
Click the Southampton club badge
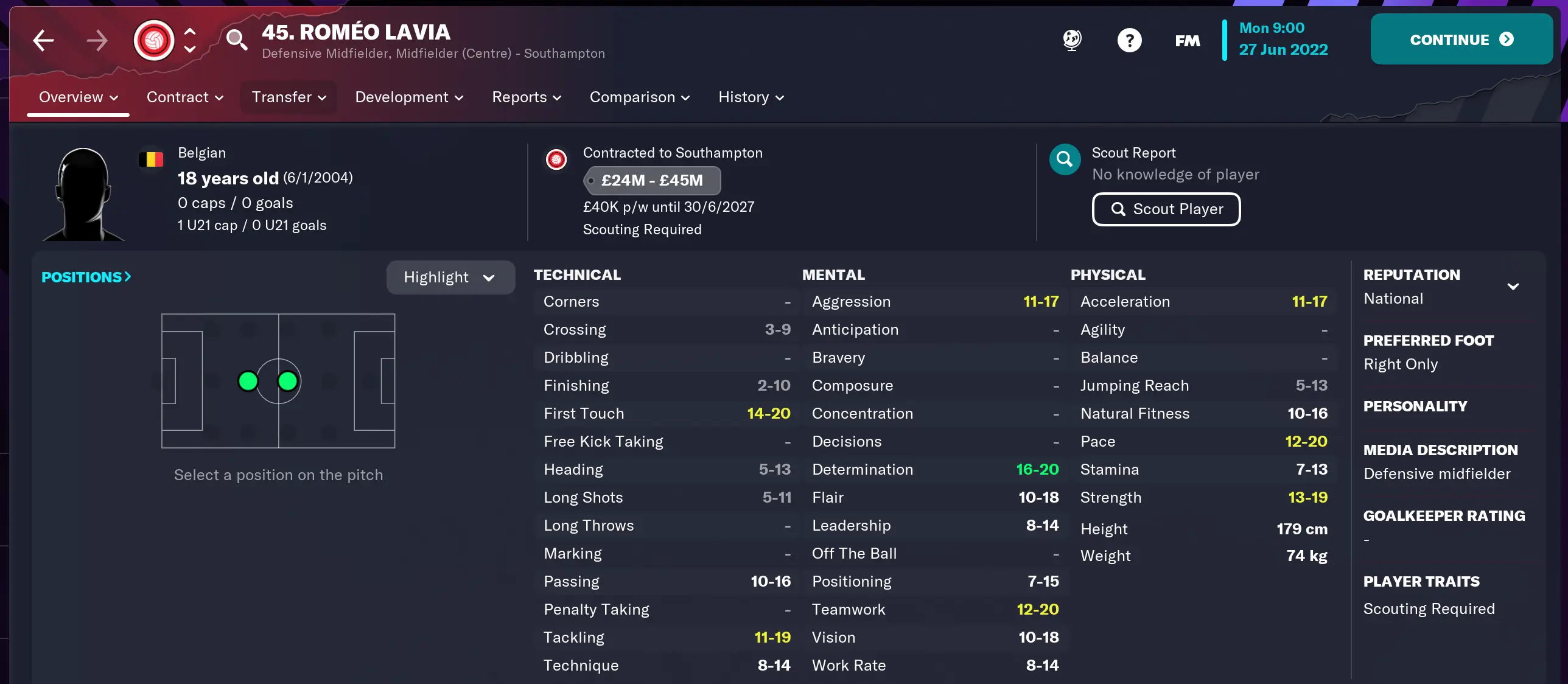154,40
